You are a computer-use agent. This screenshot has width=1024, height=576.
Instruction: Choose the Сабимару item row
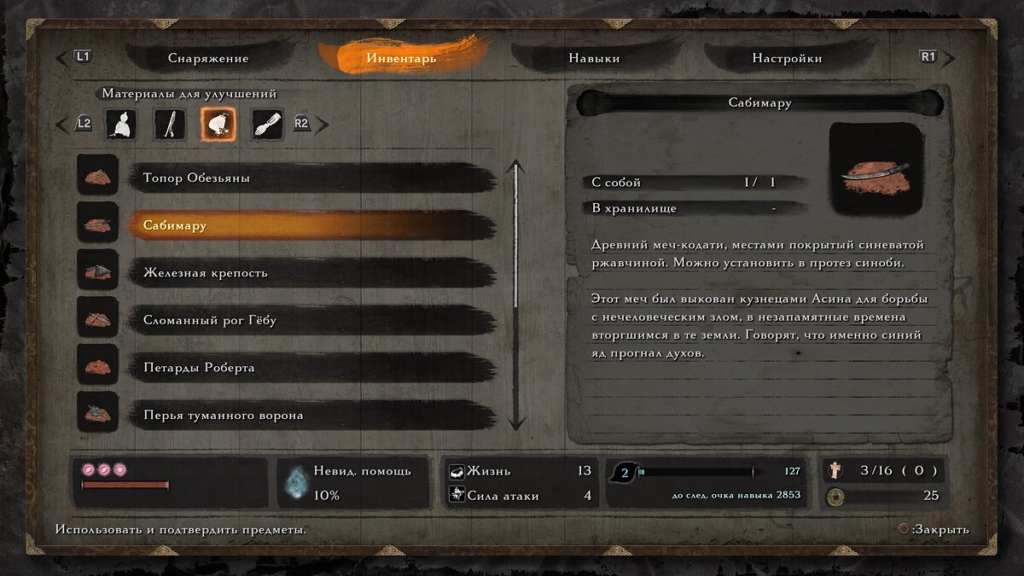pyautogui.click(x=310, y=225)
